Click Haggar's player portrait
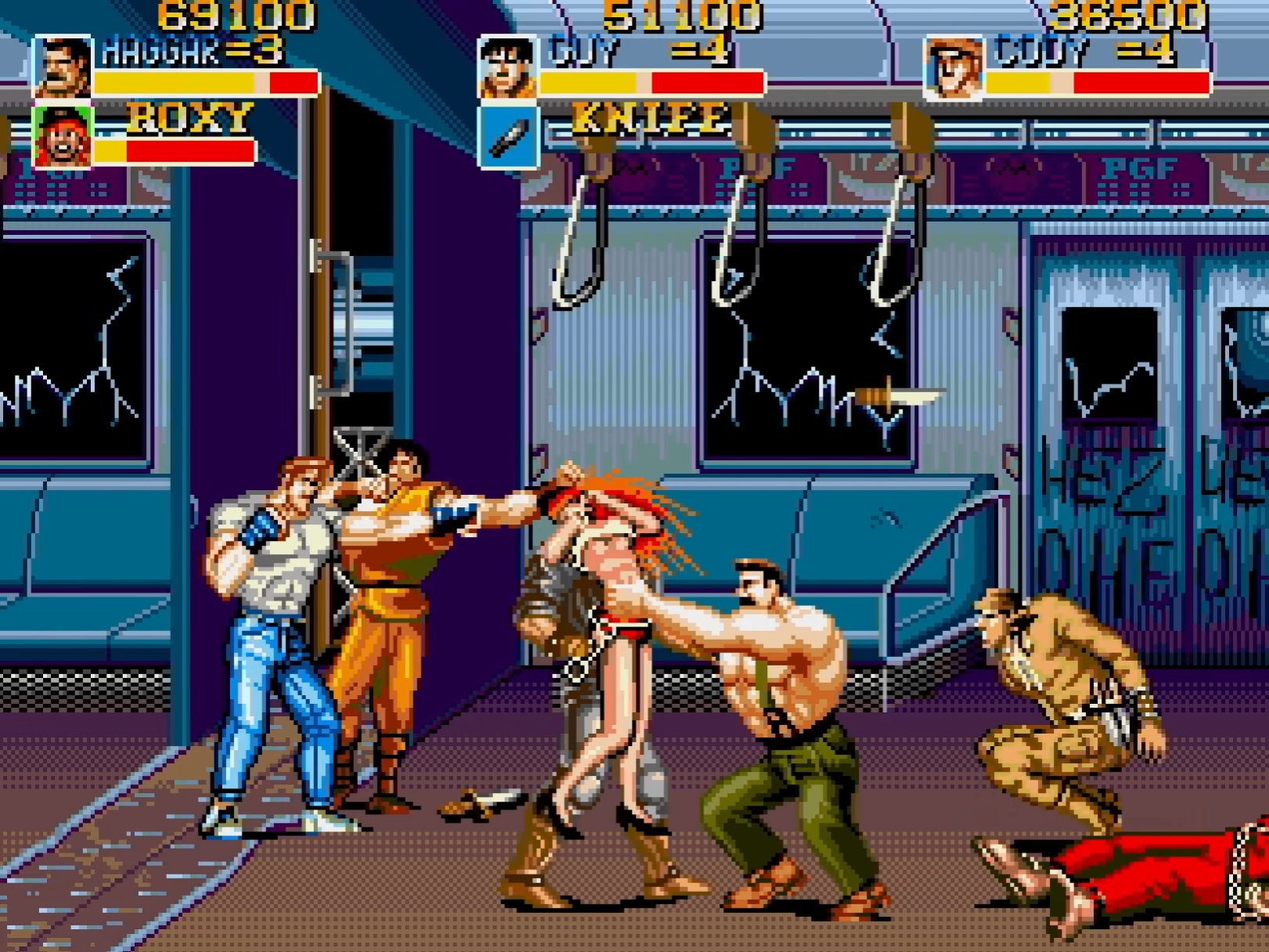 pyautogui.click(x=63, y=67)
